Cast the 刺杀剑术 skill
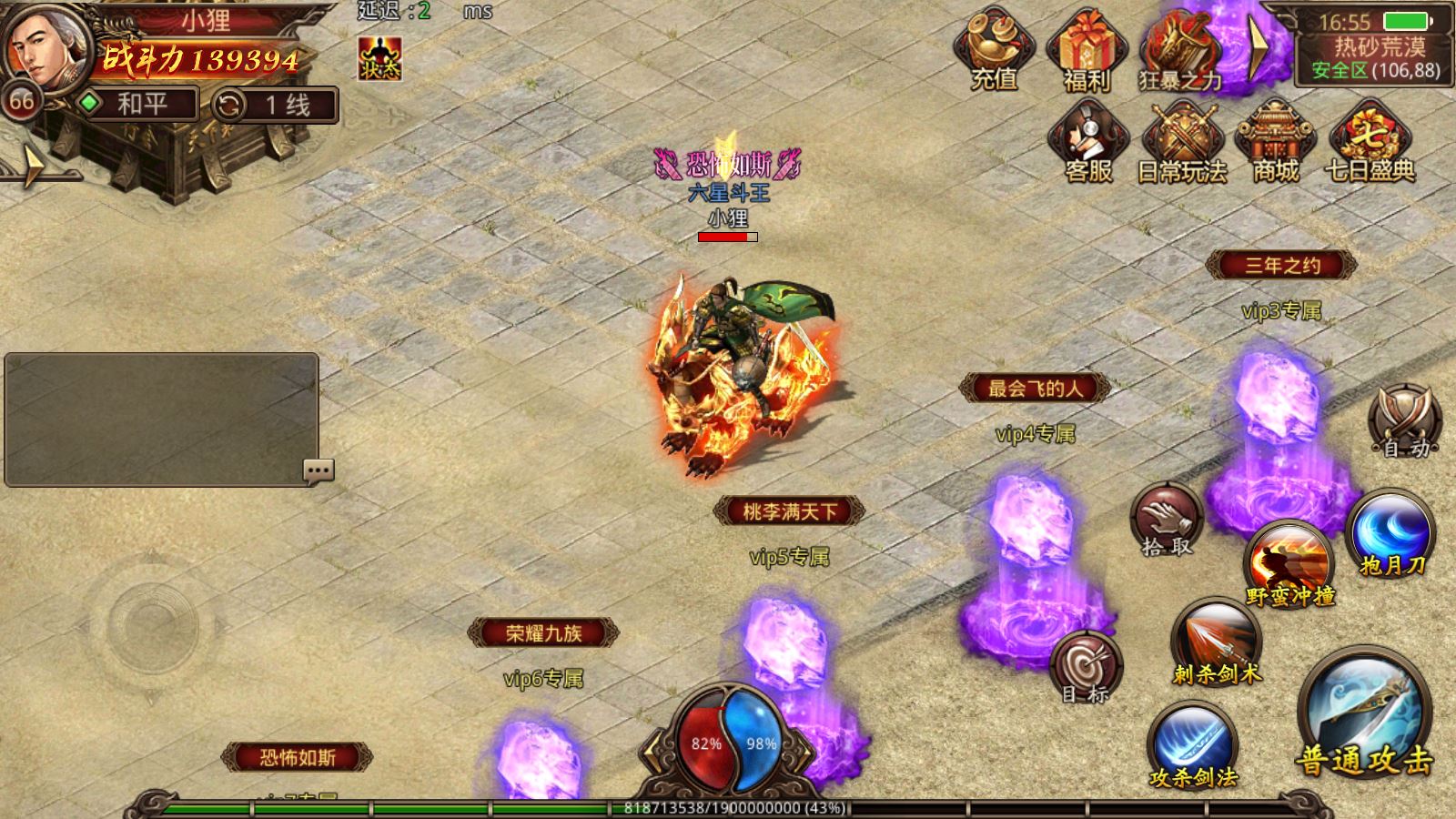Screen dimensions: 1456x819 coord(1217,642)
